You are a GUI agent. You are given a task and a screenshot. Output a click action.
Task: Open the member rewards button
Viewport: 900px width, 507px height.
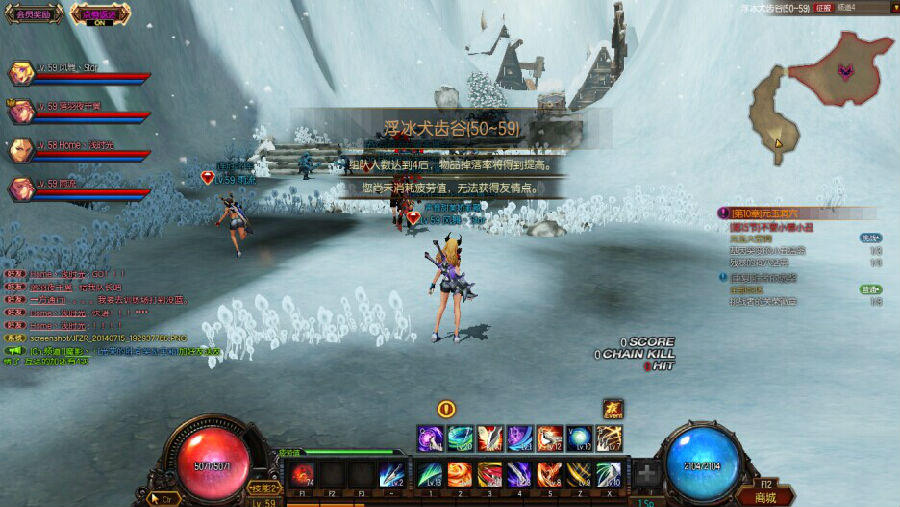pos(33,15)
